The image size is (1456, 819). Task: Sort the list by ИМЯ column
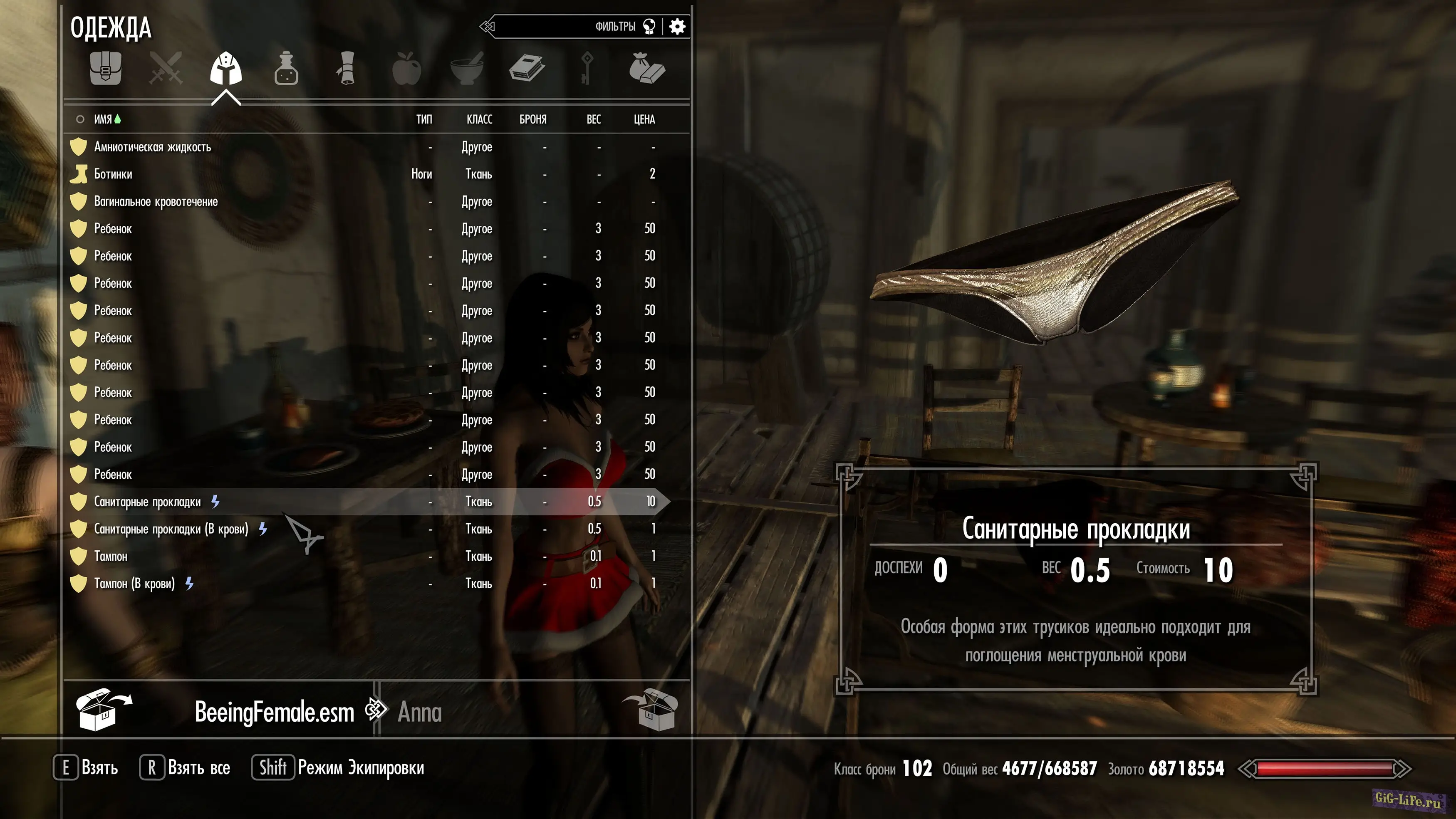coord(103,119)
